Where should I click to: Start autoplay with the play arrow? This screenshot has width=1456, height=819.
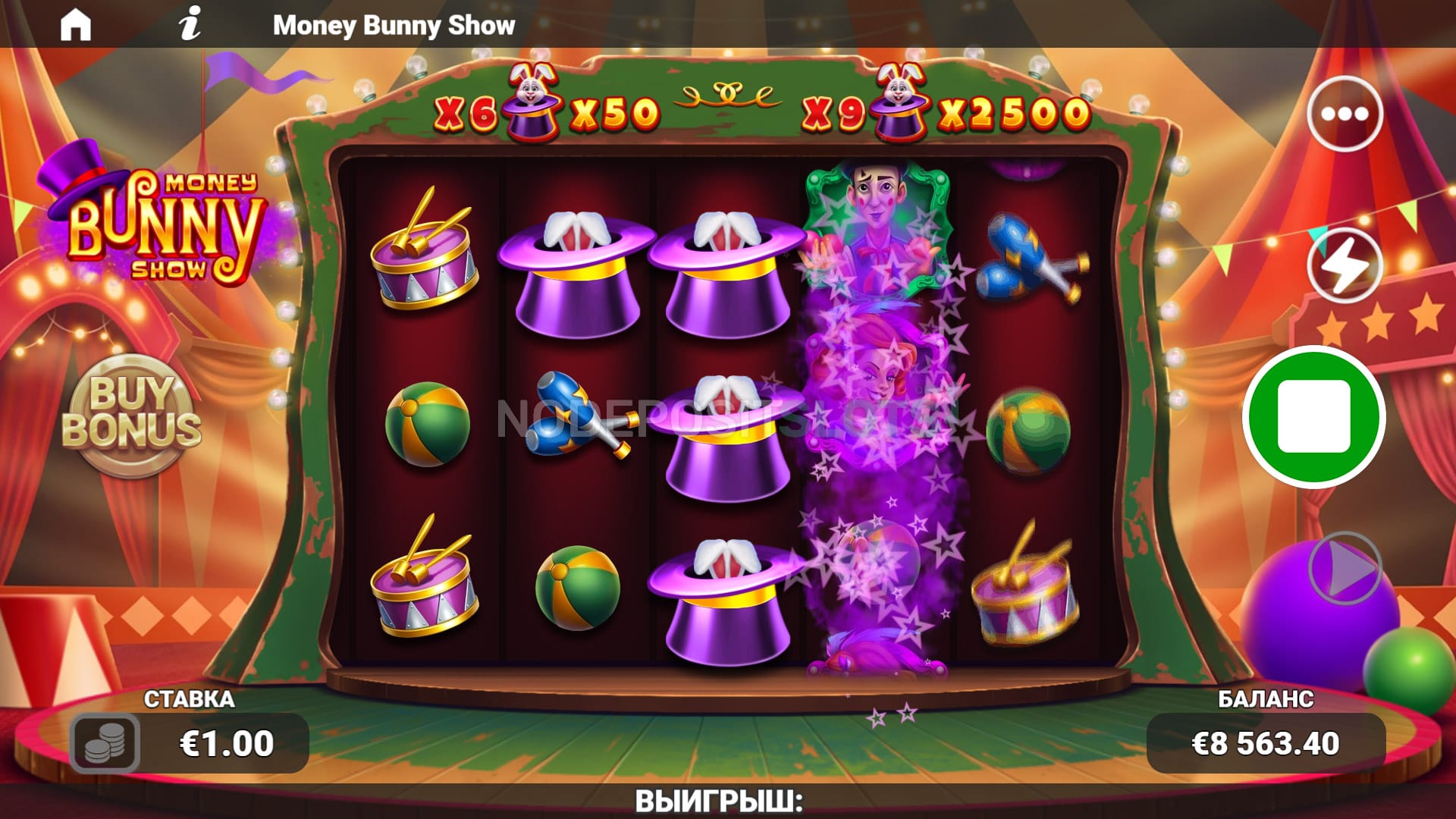(1345, 568)
